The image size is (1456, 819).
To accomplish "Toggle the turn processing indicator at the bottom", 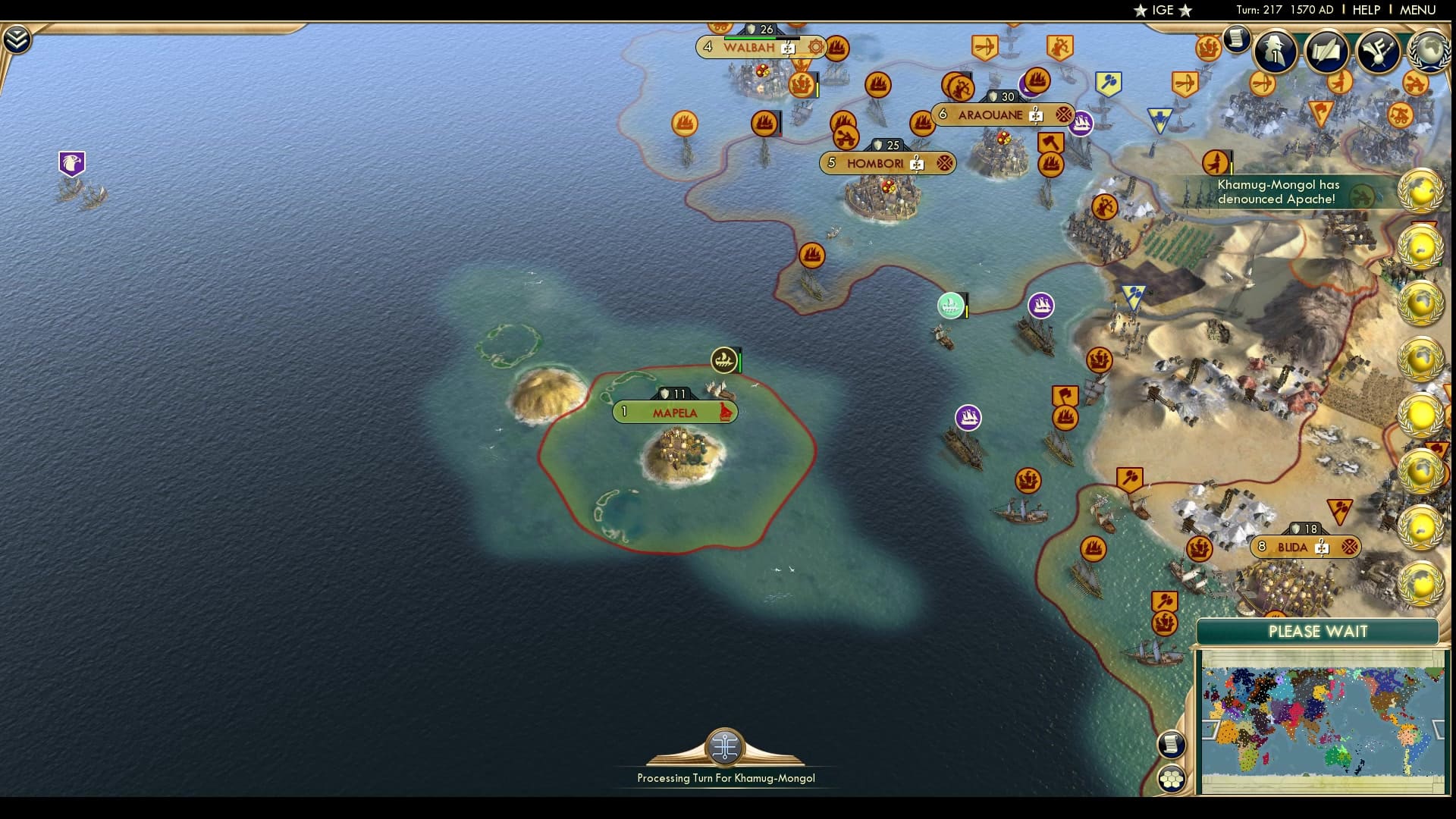I will (x=725, y=749).
